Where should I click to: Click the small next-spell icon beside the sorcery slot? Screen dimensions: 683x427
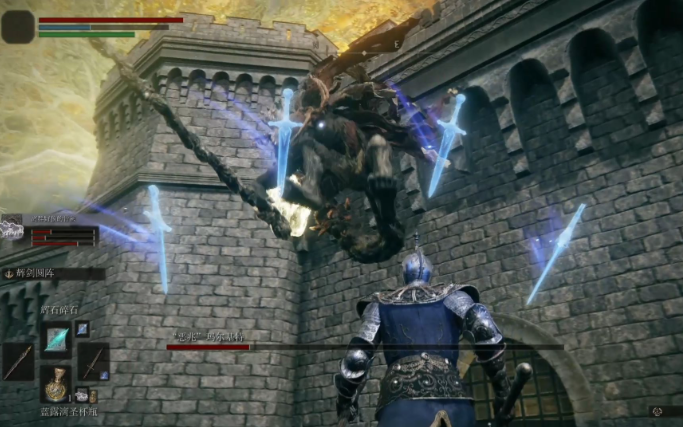pyautogui.click(x=82, y=328)
